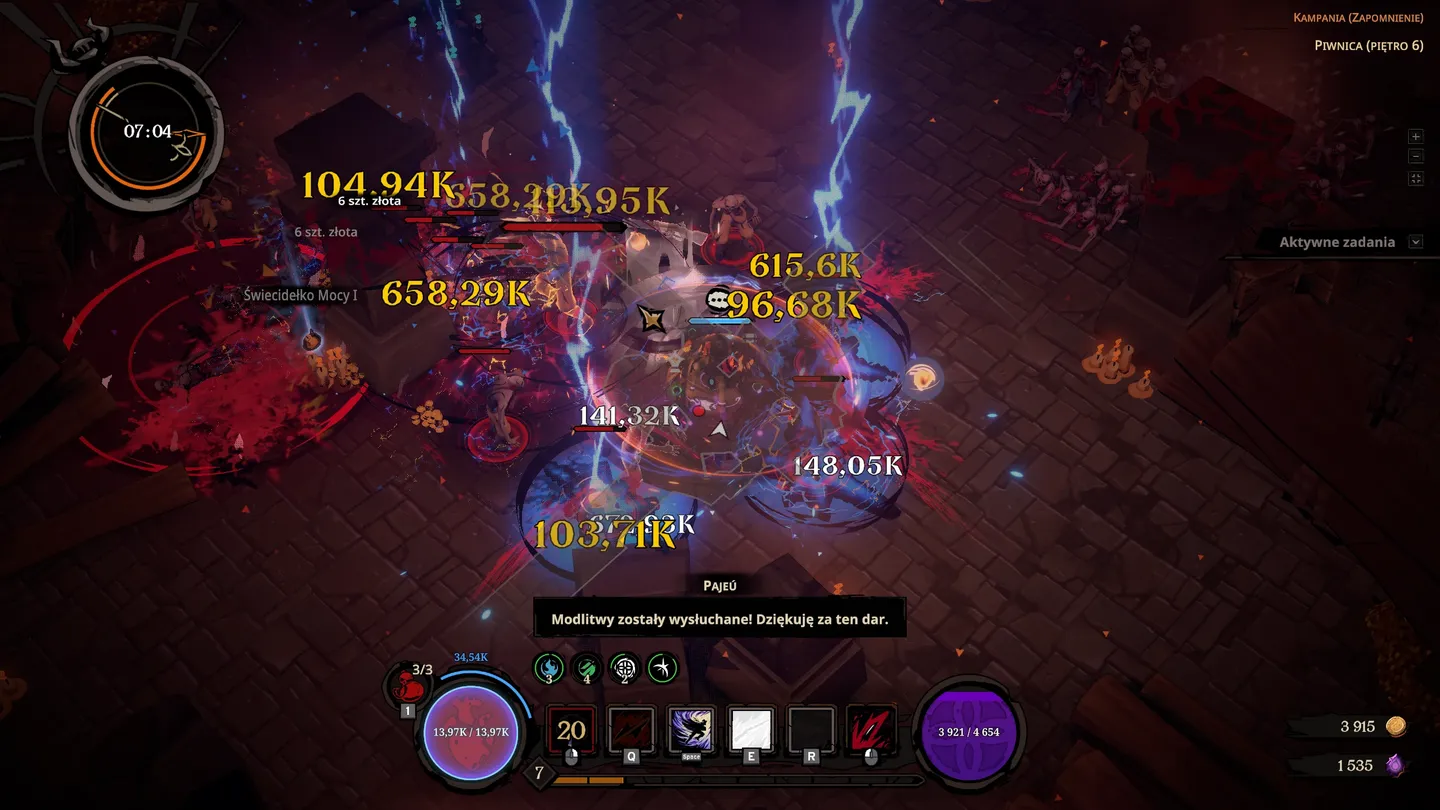Screen dimensions: 1440x810
Task: Use the red claw strike skill
Action: [x=871, y=731]
